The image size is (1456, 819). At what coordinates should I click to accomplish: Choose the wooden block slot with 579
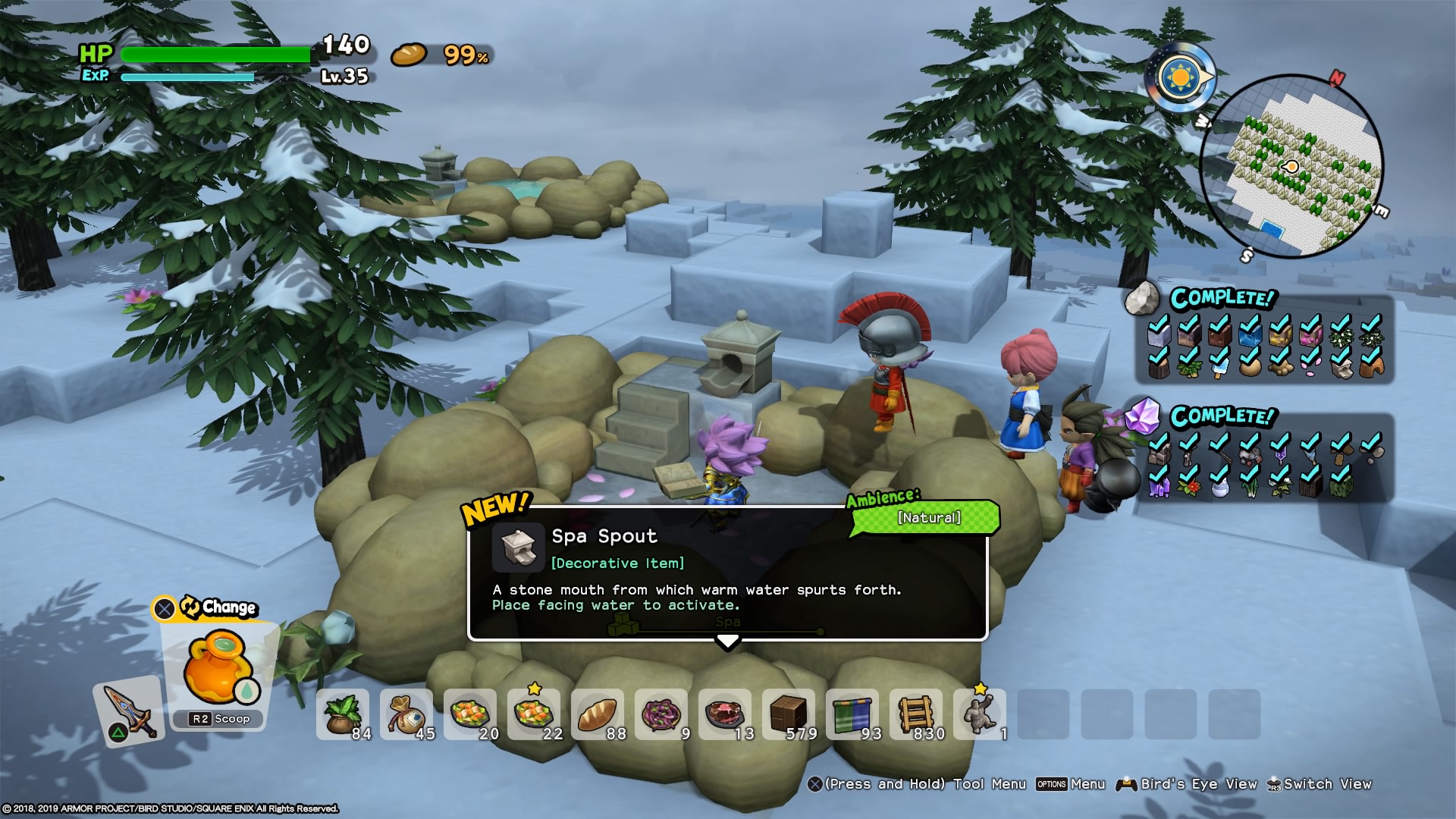coord(789,714)
